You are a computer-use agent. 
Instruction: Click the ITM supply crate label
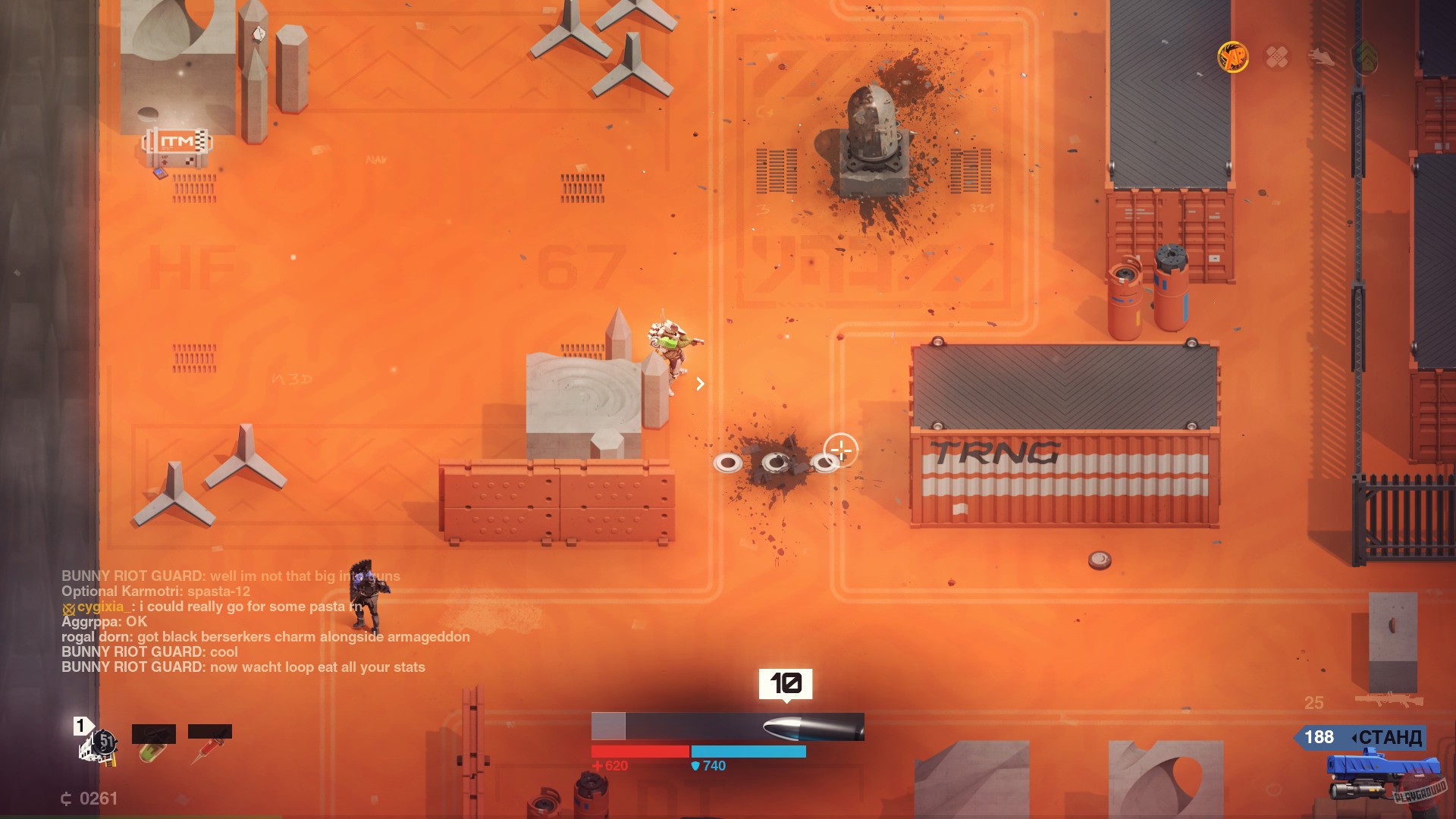coord(176,140)
